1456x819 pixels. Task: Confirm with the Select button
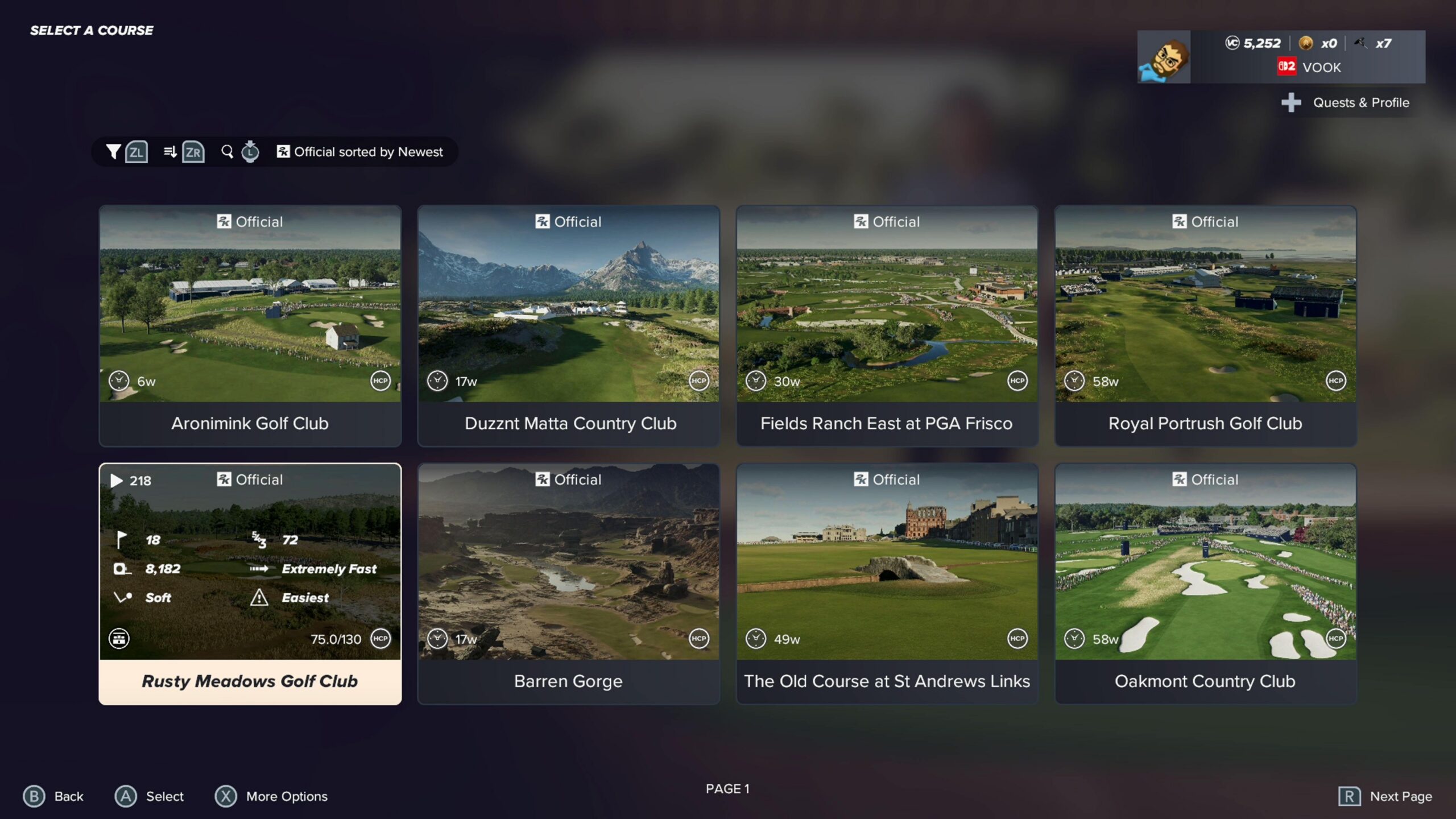pyautogui.click(x=150, y=796)
